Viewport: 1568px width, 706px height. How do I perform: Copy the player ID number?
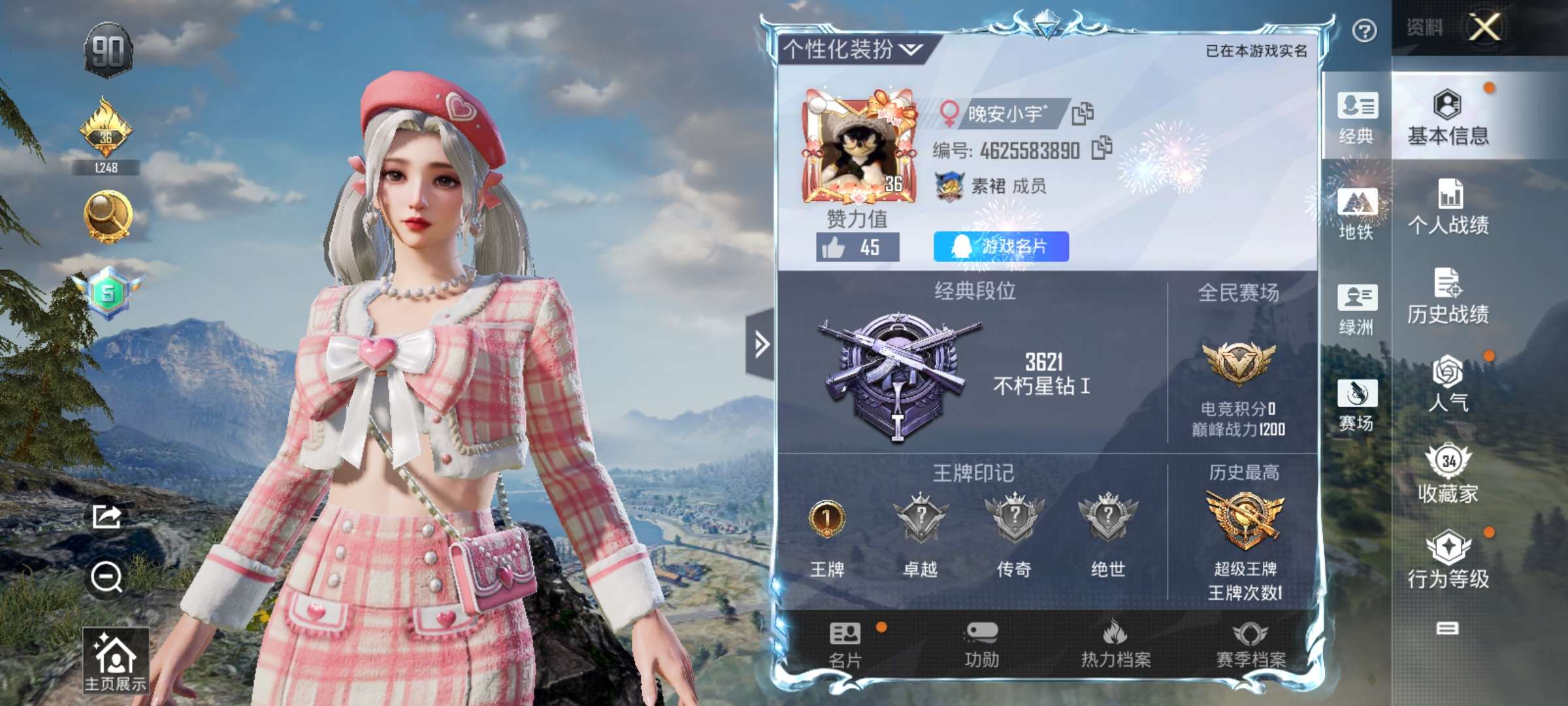[x=1102, y=148]
